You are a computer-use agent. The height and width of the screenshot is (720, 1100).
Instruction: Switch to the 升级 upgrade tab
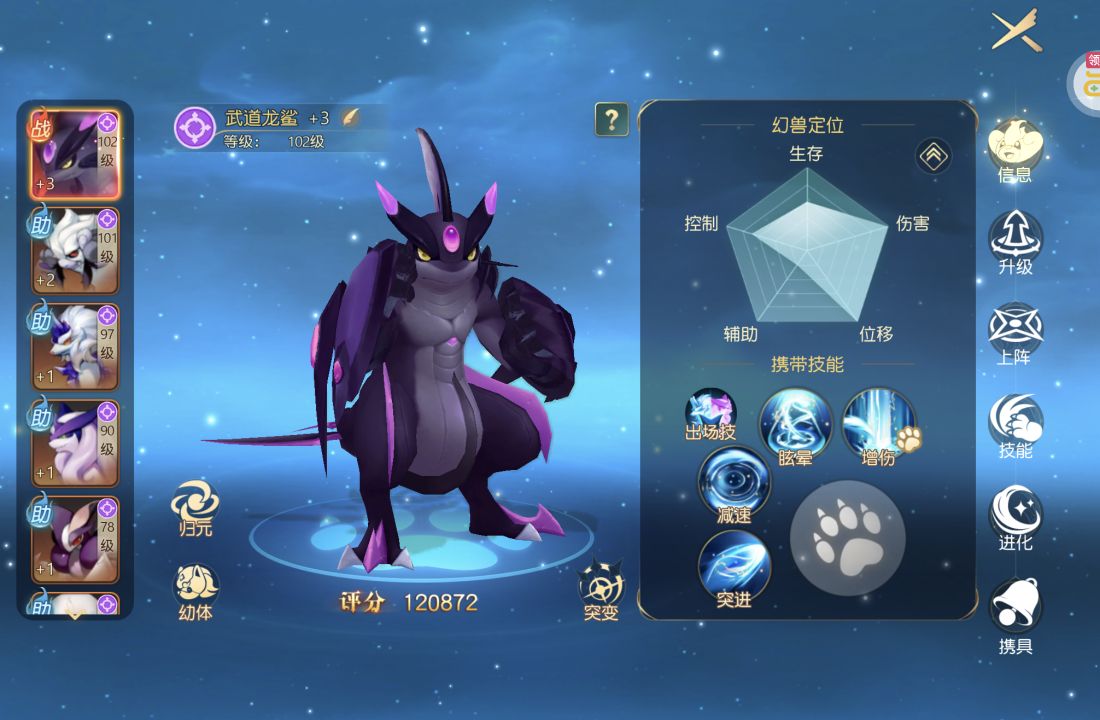[1015, 242]
